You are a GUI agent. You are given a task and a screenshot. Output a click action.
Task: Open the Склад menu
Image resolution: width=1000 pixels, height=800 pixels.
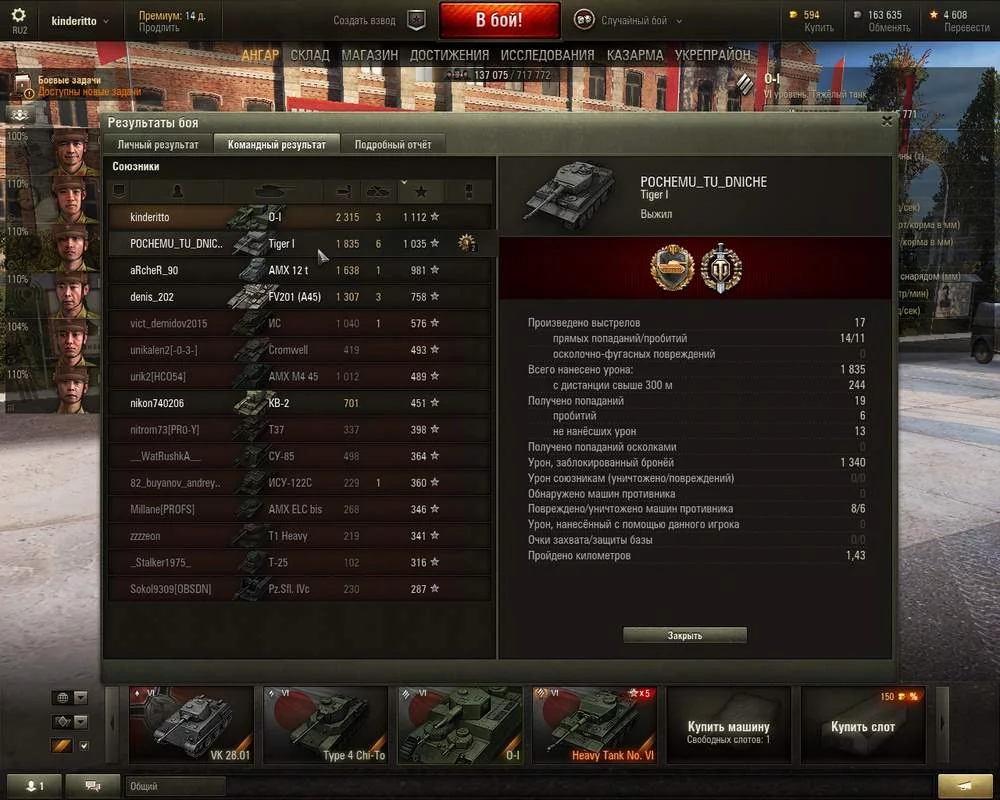[x=310, y=55]
